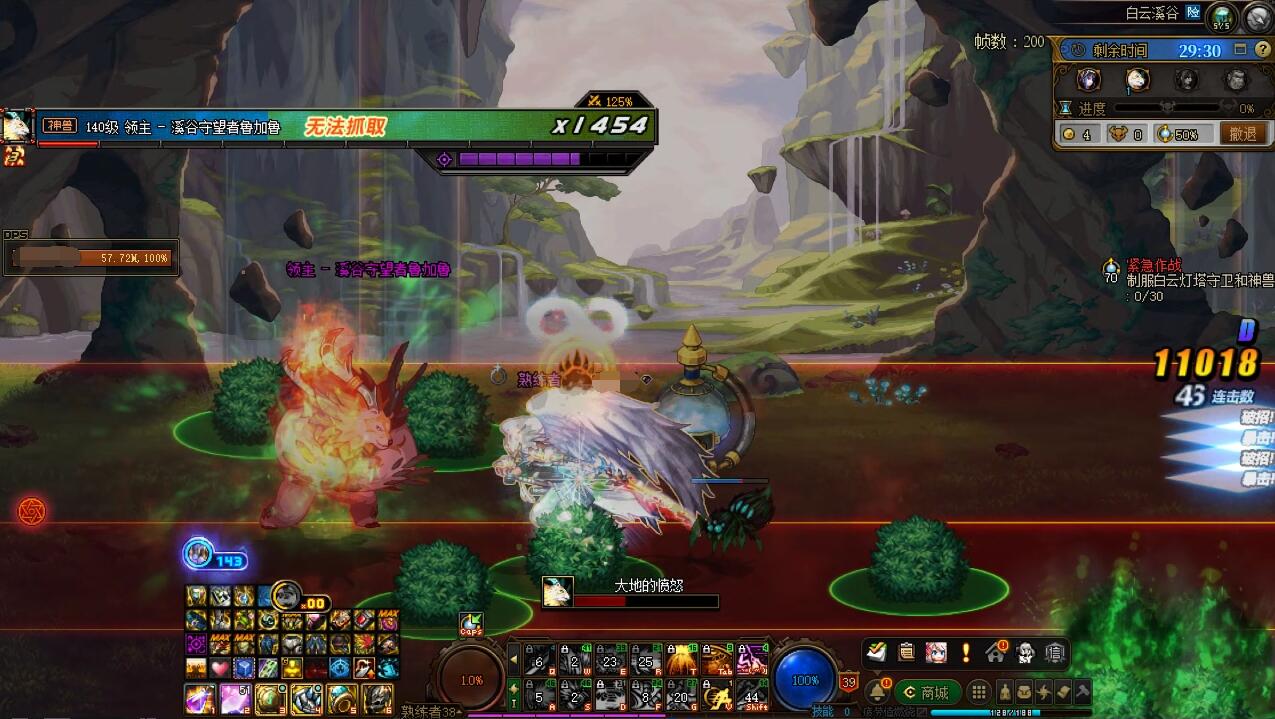The height and width of the screenshot is (719, 1275).
Task: Minimize the dungeon timer panel
Action: click(1241, 50)
